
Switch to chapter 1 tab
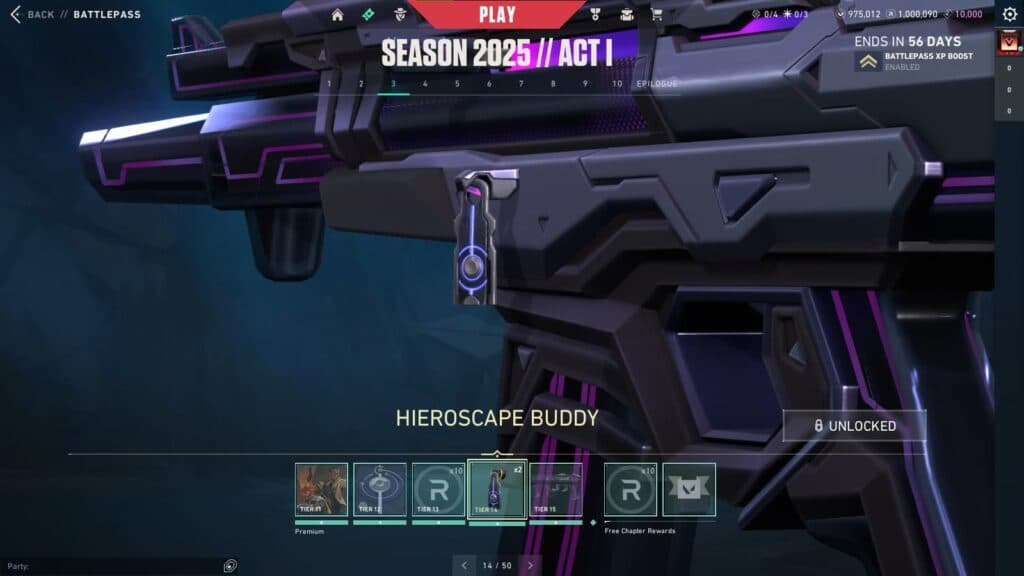coord(329,84)
